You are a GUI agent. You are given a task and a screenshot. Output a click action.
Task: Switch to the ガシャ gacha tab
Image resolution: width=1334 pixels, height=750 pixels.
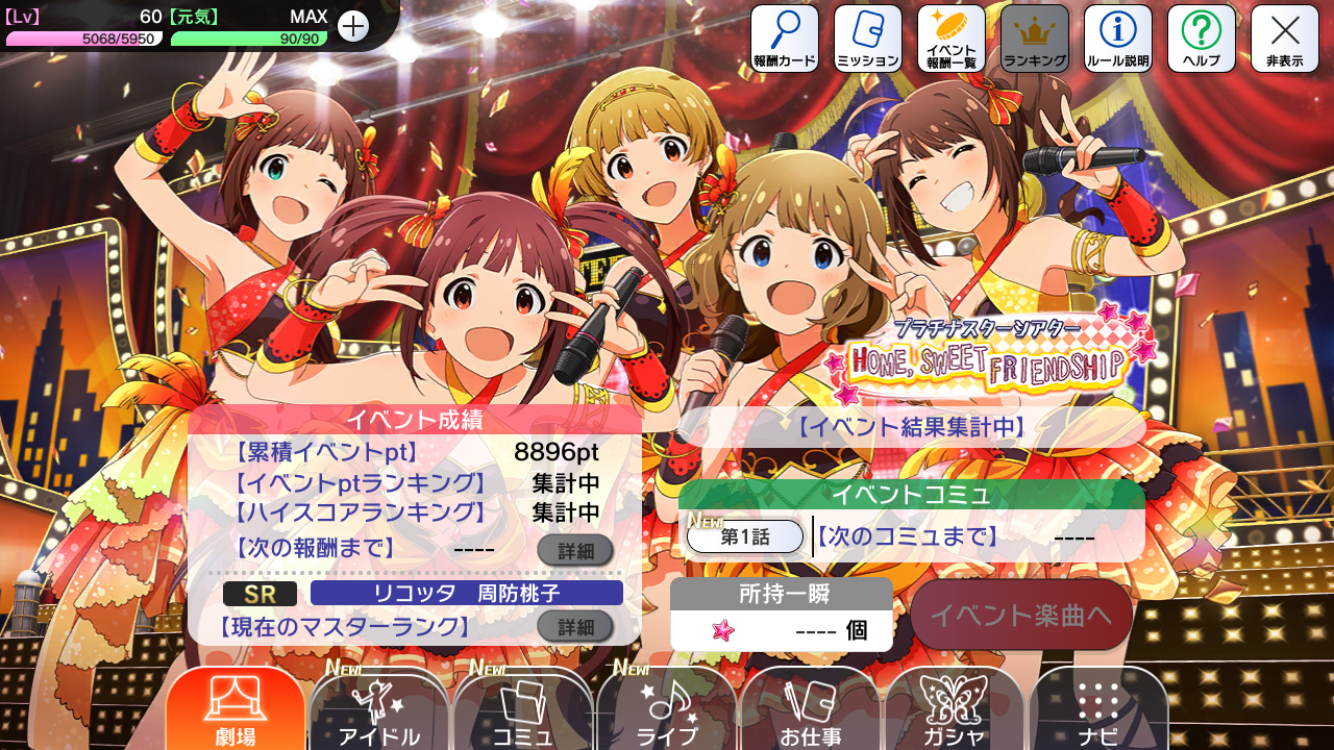[954, 710]
